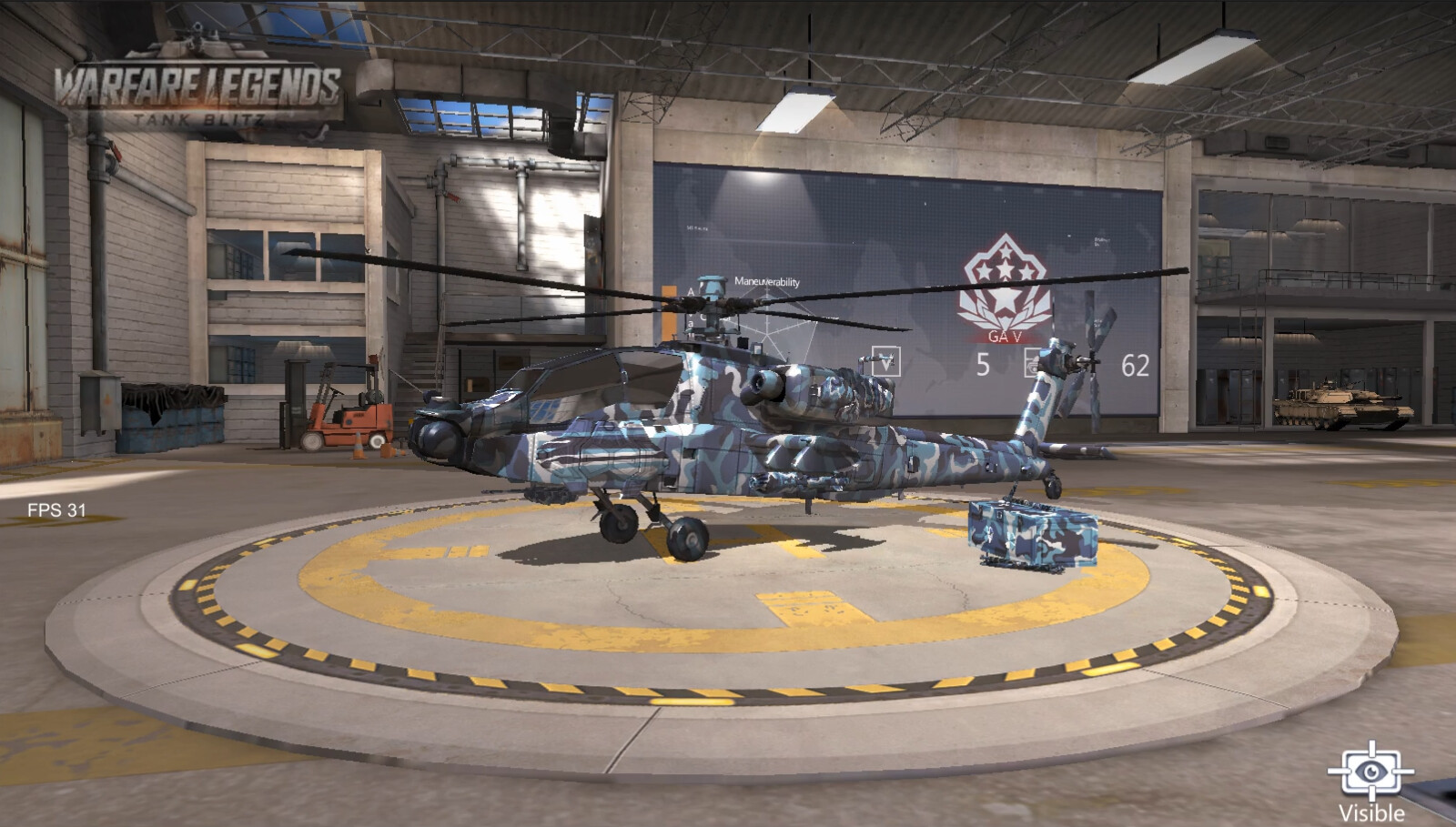Expand details for the rank value 5

(x=984, y=362)
